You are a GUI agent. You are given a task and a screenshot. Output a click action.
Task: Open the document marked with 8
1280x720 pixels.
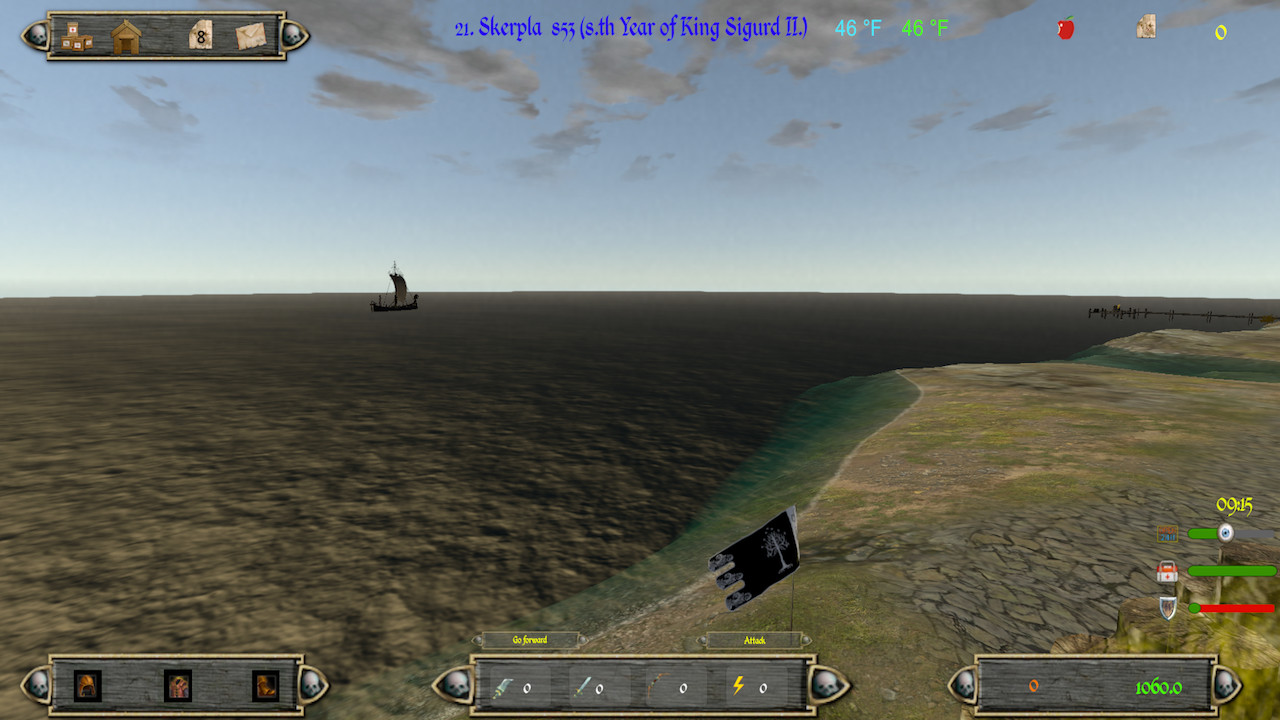(202, 35)
